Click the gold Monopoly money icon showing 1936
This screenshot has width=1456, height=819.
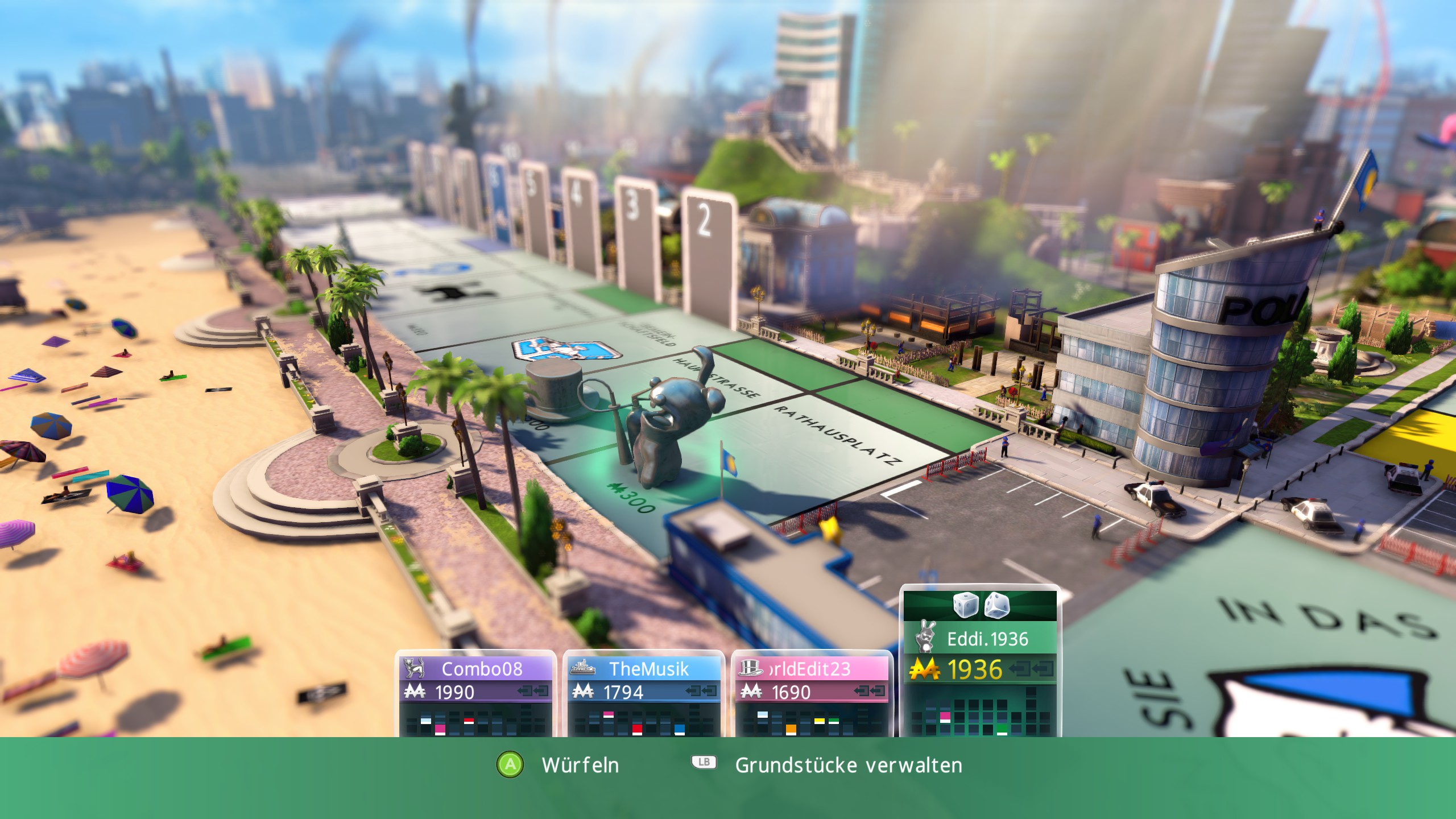924,669
